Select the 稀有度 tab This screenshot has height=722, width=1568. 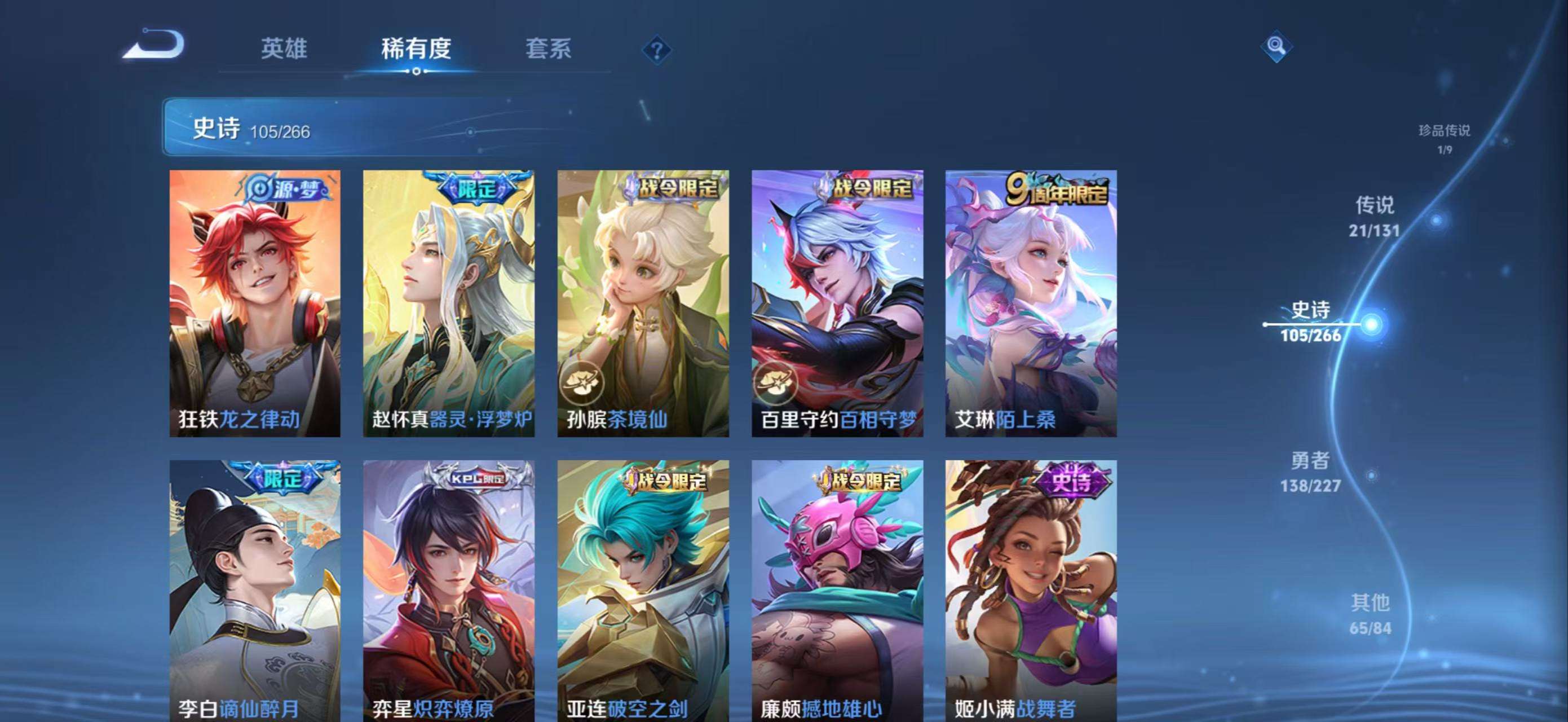click(x=416, y=49)
